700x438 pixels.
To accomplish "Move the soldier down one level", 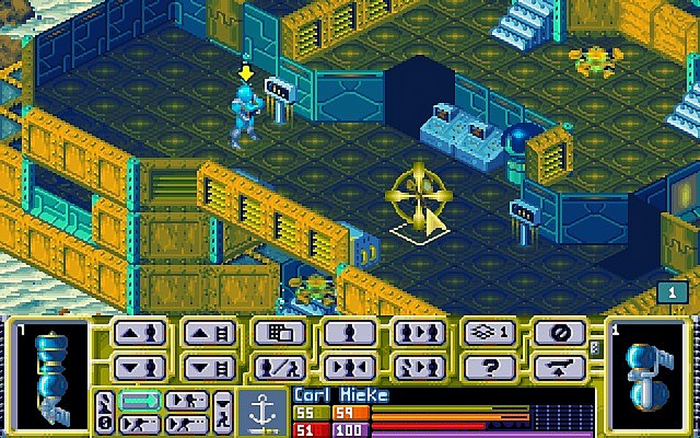I will [x=139, y=367].
